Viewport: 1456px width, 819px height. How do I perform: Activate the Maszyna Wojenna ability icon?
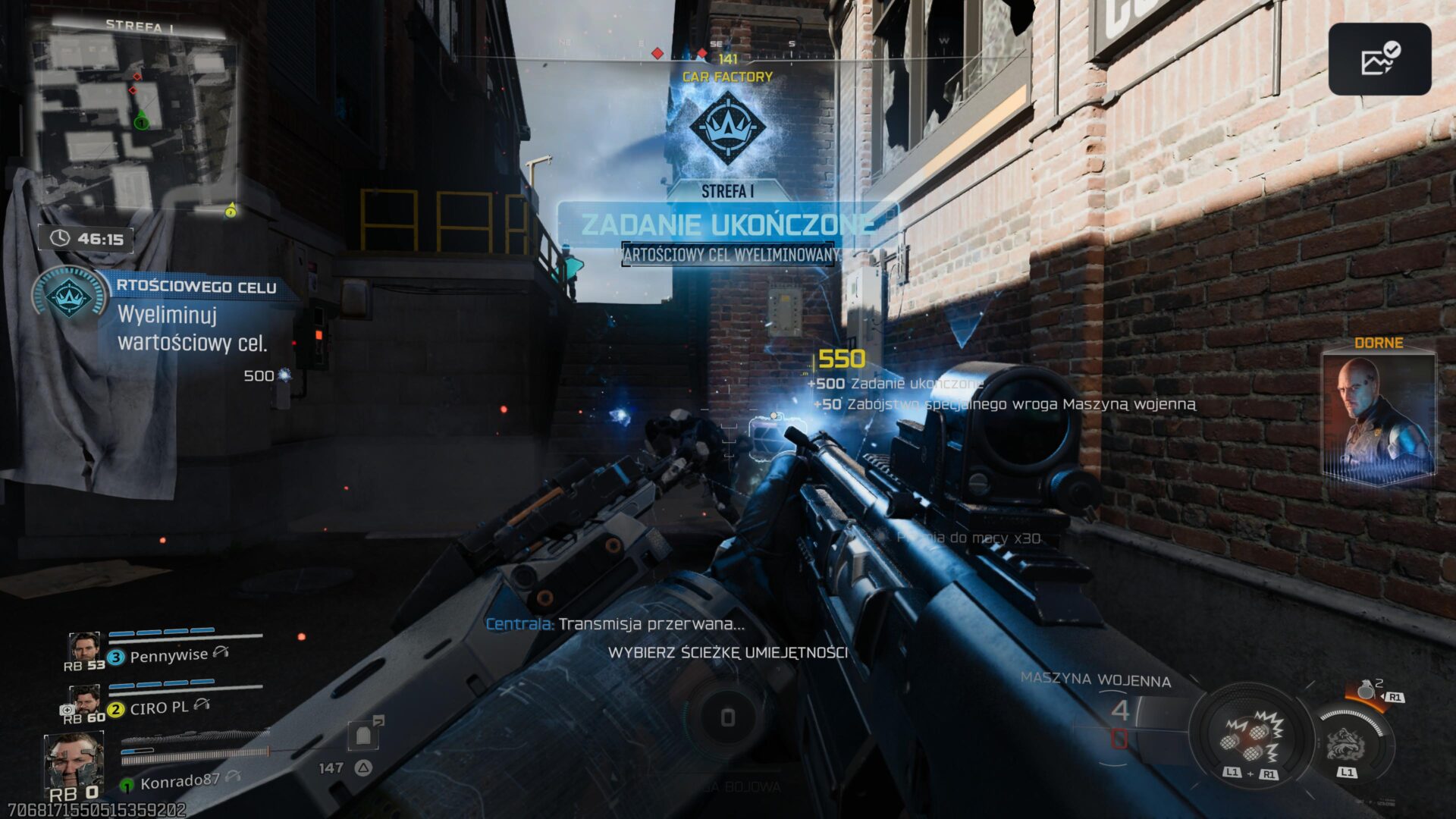[x=1249, y=737]
